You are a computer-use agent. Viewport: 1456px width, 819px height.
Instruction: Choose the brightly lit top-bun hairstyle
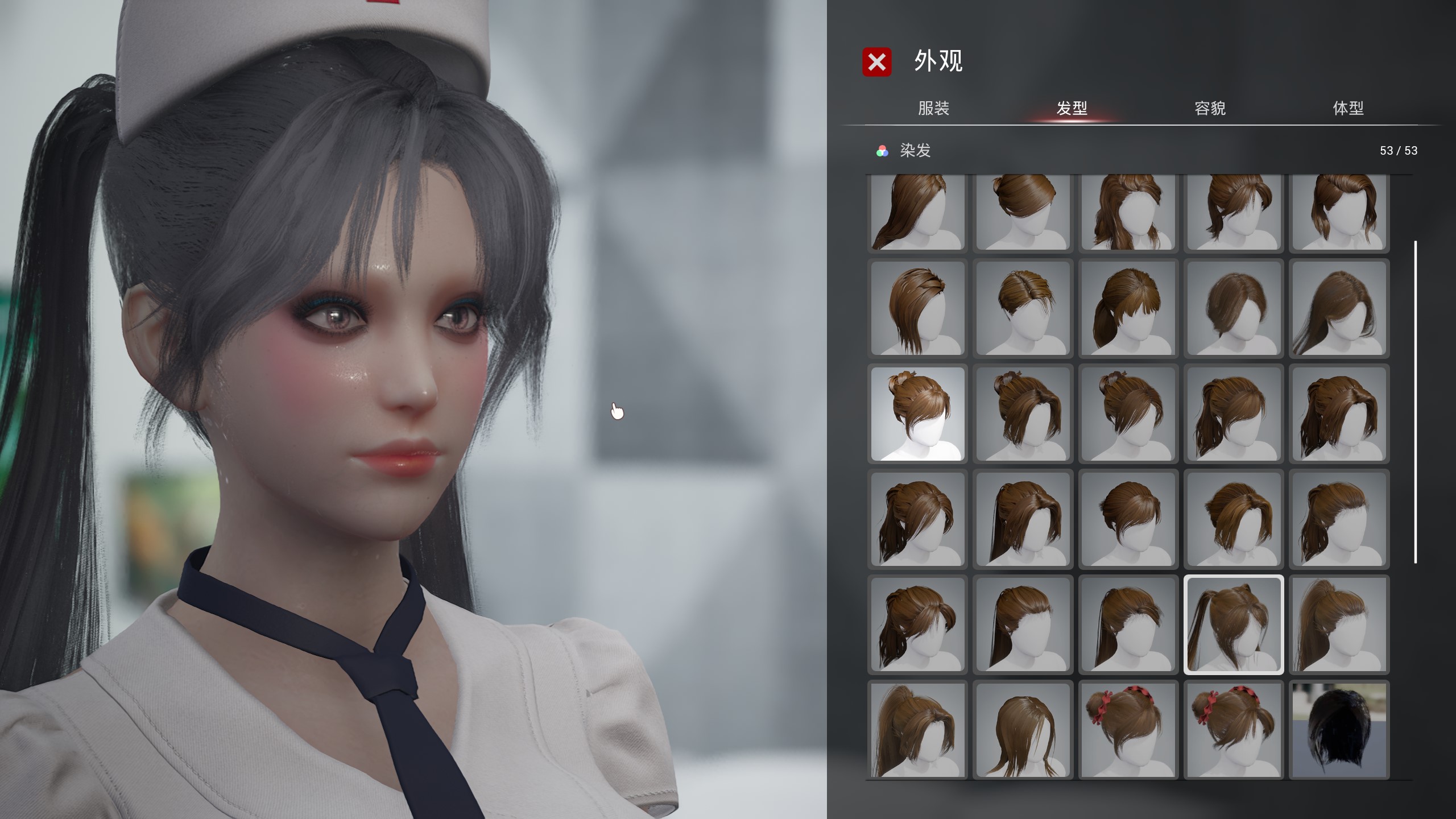(917, 413)
